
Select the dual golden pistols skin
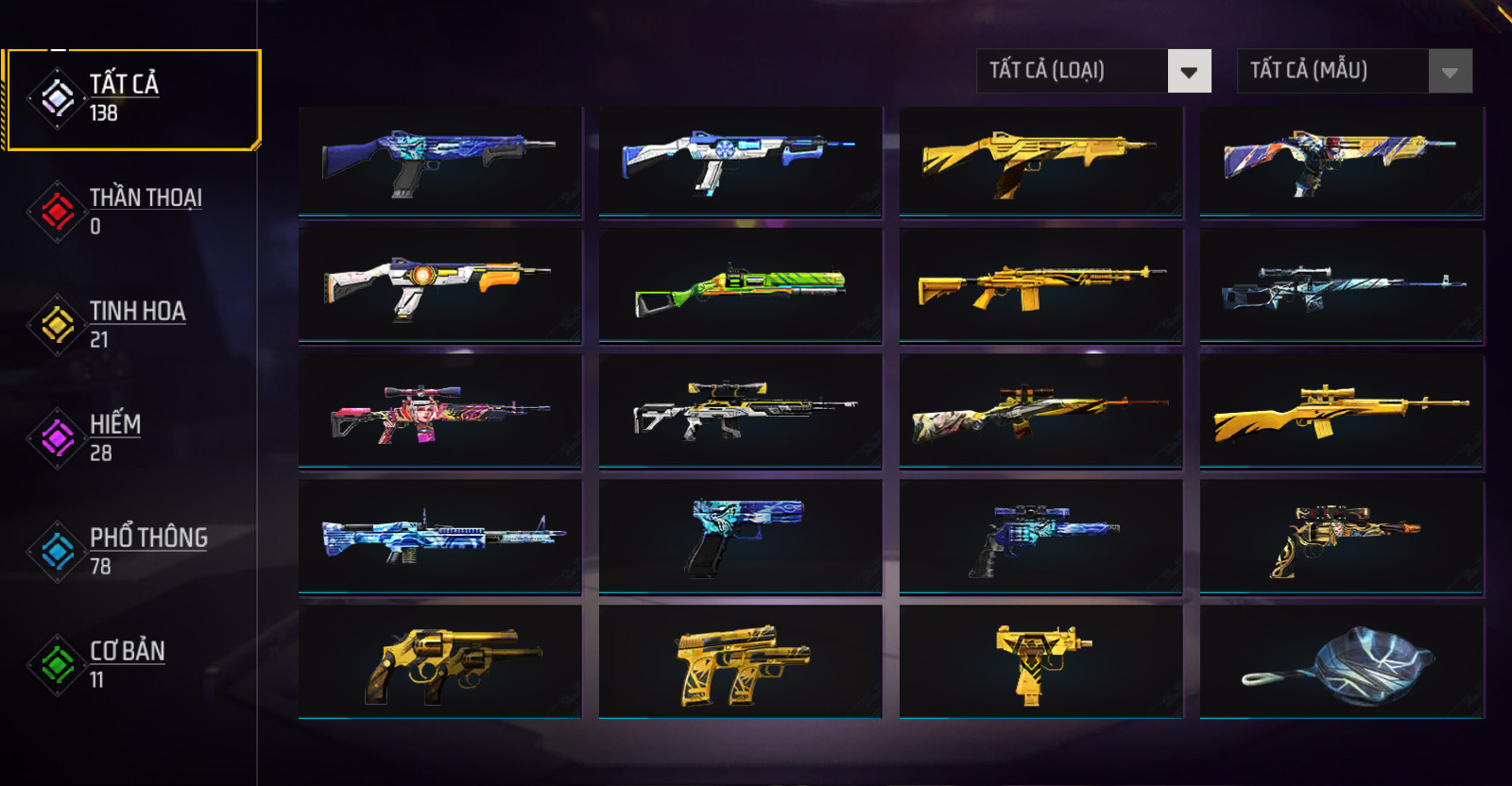740,663
